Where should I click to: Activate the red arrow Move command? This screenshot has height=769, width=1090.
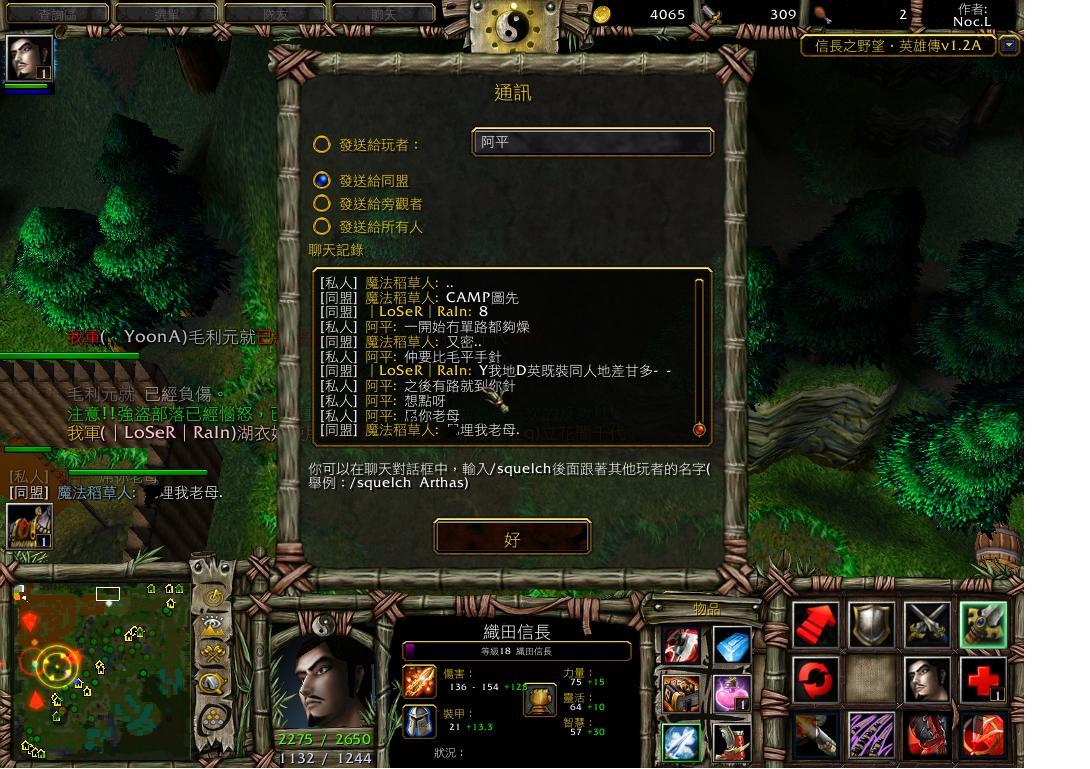click(816, 625)
